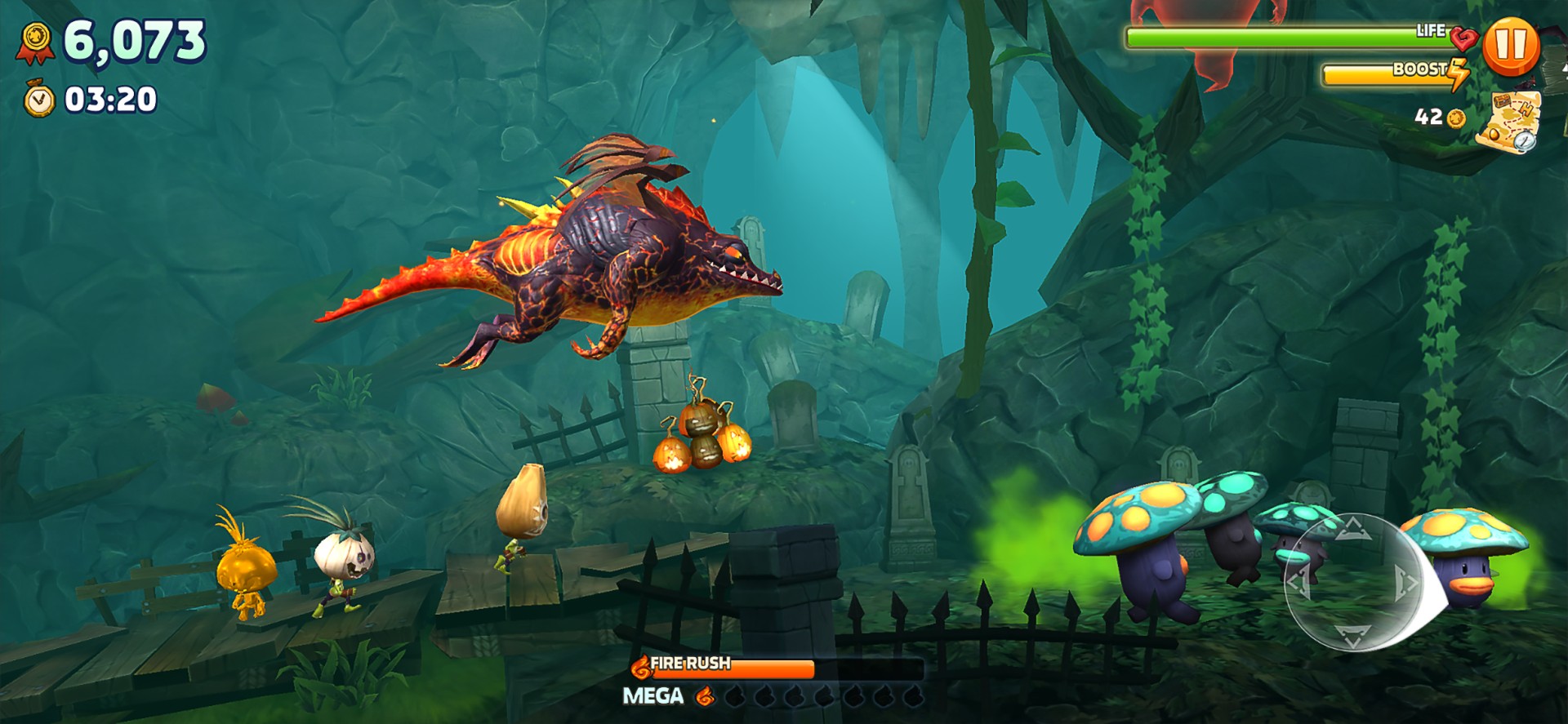This screenshot has height=724, width=1568.
Task: Tap the virtual joystick control
Action: (x=1352, y=582)
